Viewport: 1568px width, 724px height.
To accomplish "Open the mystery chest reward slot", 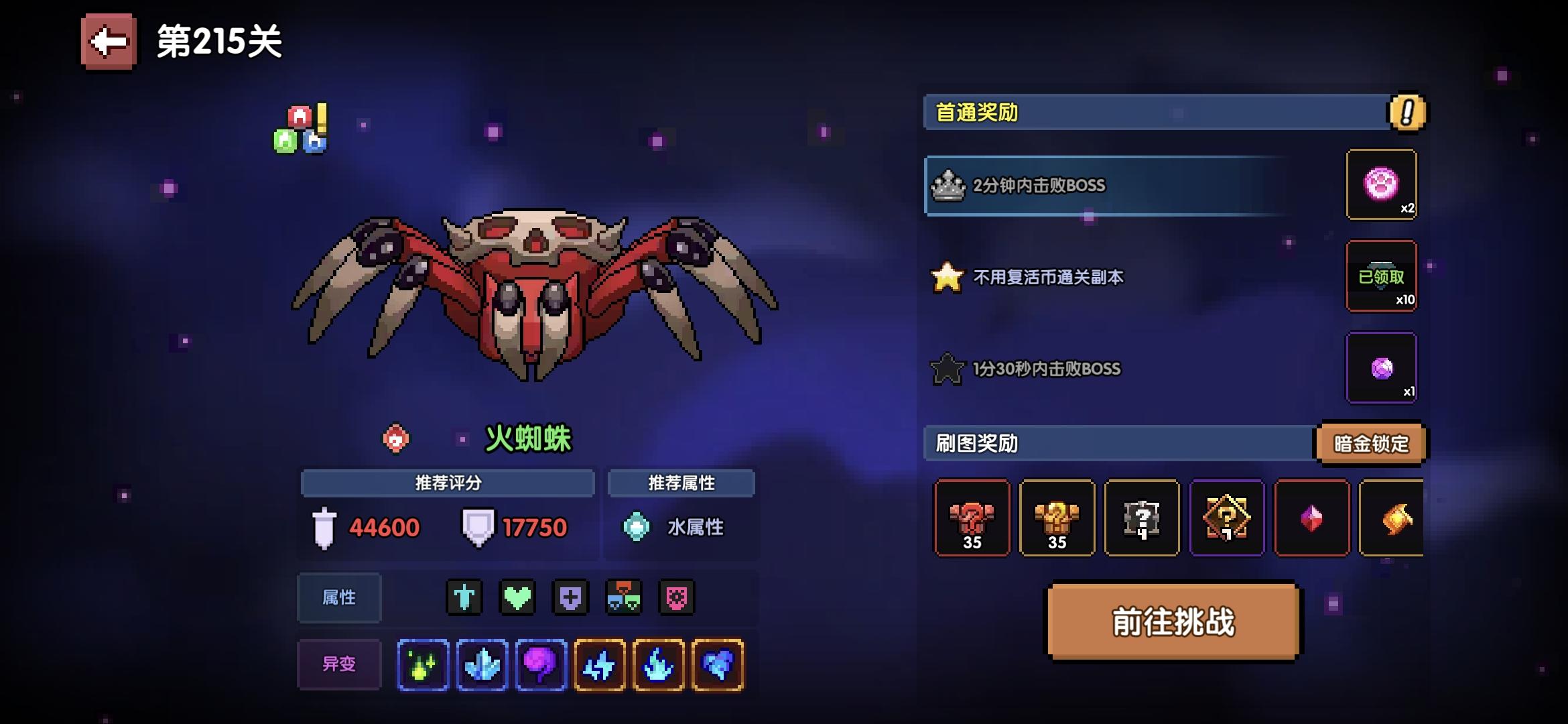I will [x=1142, y=518].
